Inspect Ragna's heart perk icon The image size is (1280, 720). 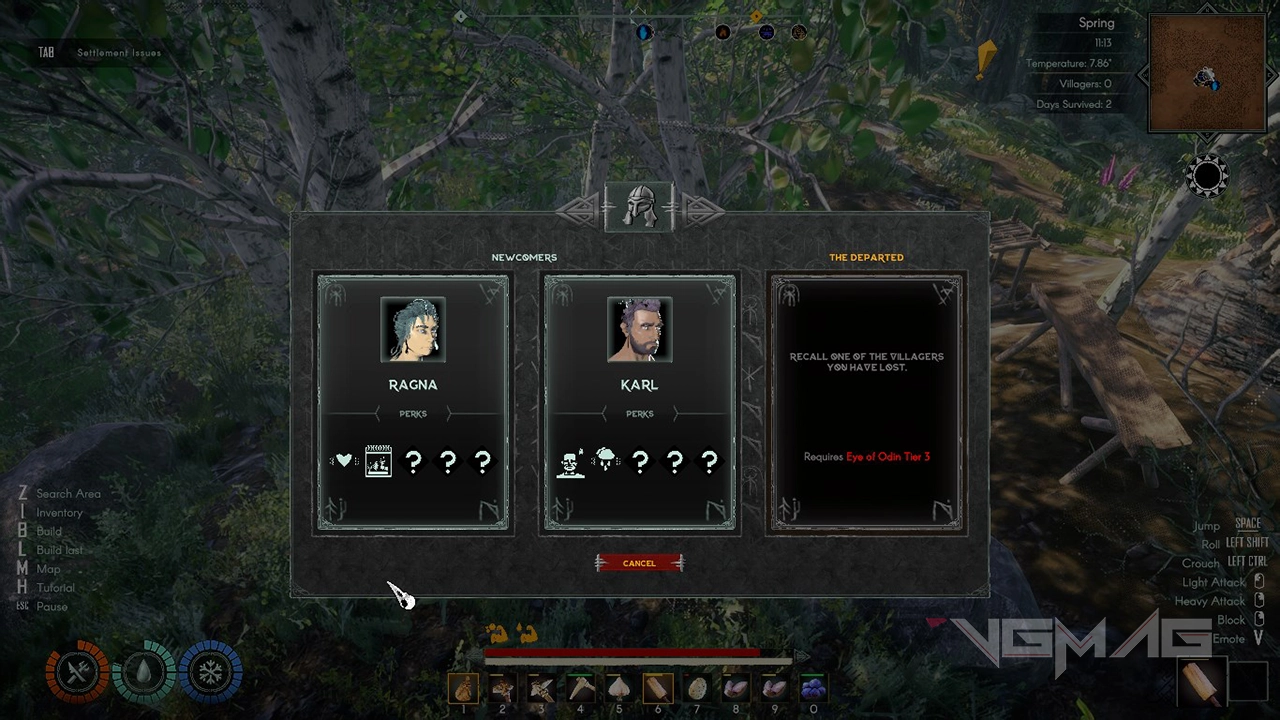pos(344,461)
